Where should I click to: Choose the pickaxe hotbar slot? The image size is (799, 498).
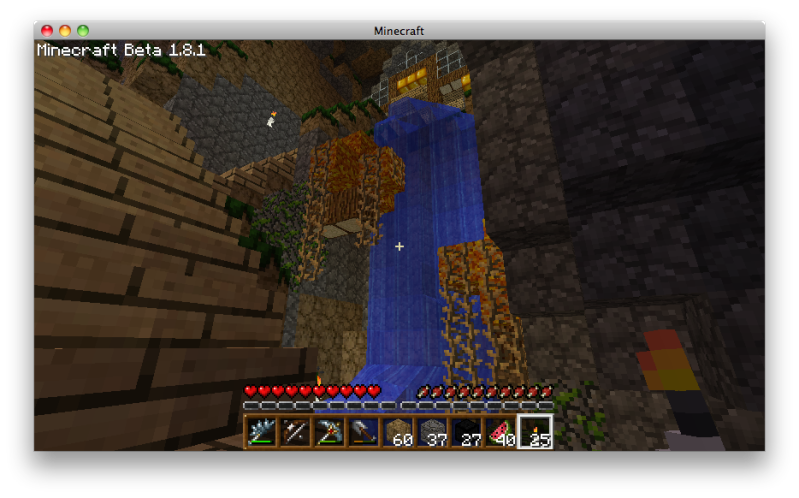point(329,432)
